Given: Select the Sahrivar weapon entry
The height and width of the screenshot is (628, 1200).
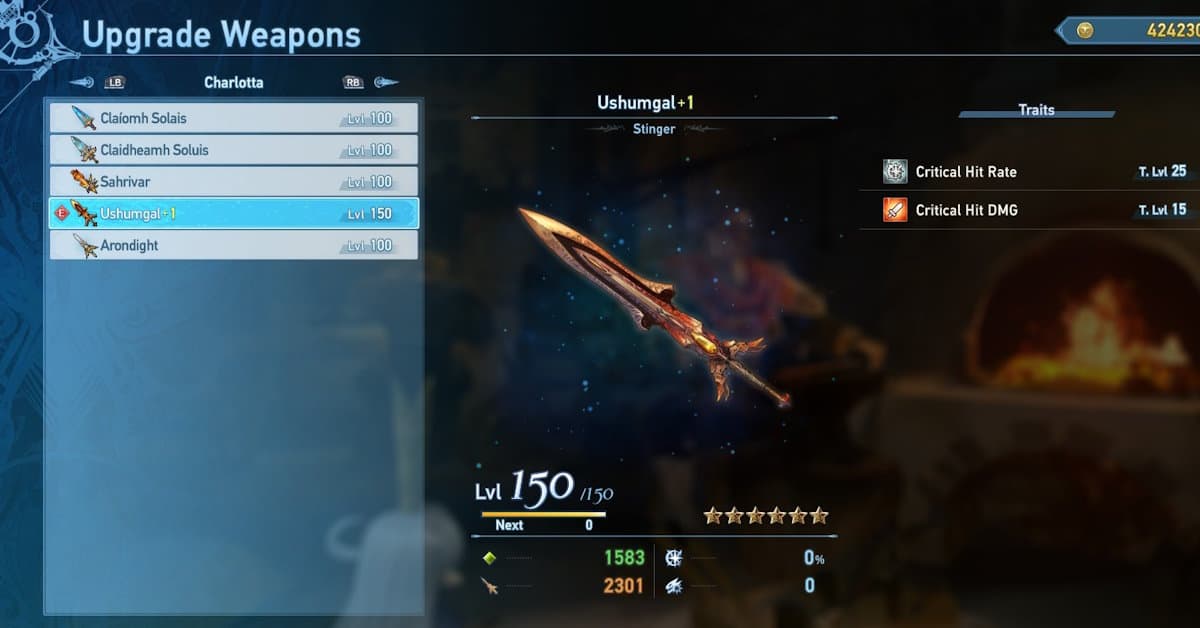Looking at the screenshot, I should (x=233, y=182).
